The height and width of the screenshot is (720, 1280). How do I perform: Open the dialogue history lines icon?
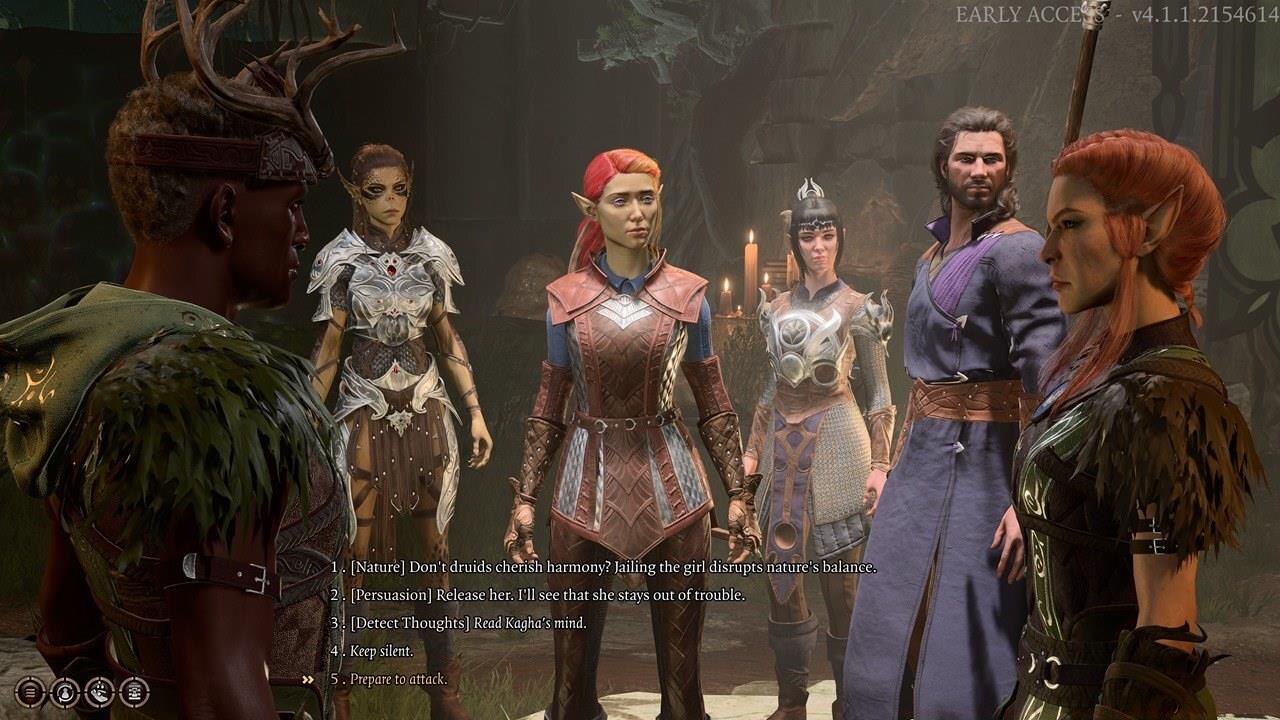[30, 691]
